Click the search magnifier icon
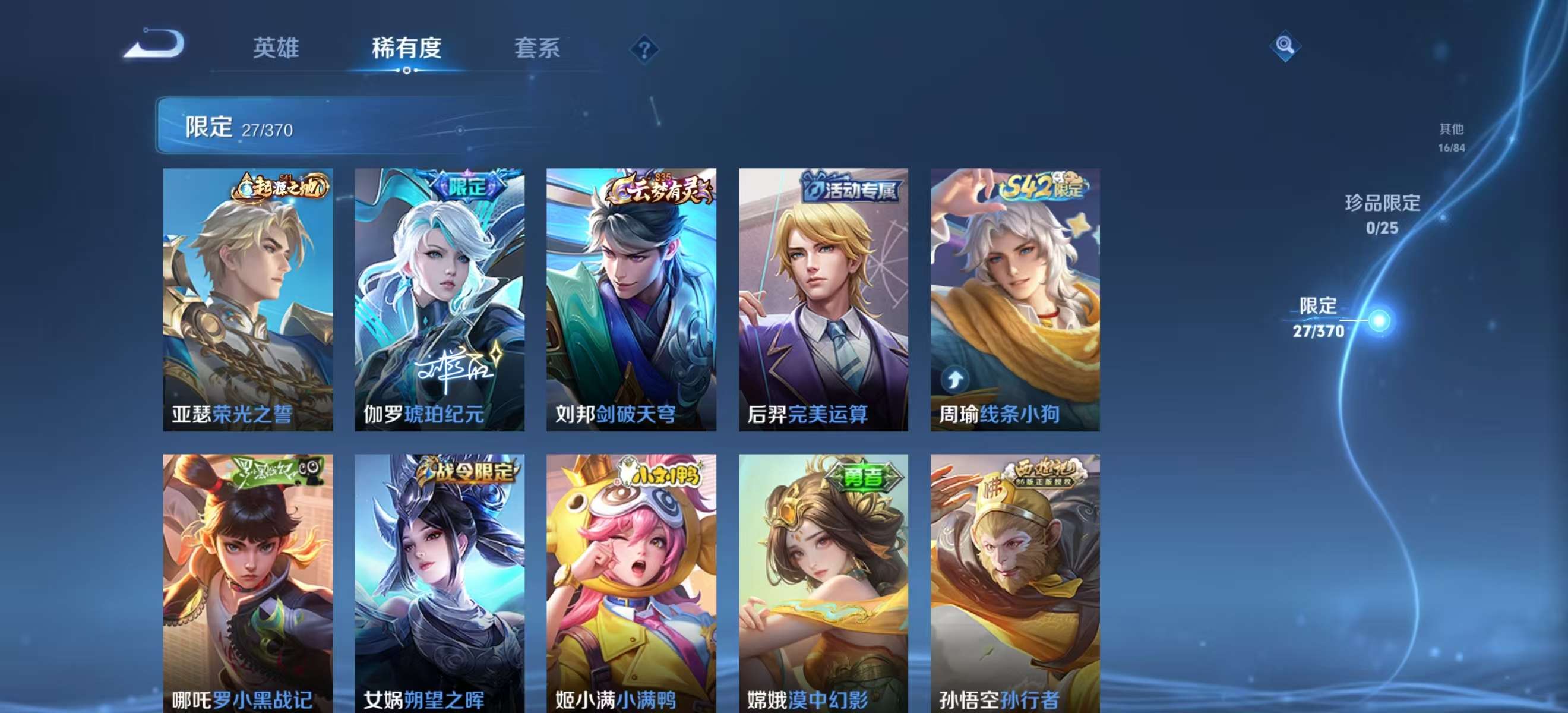Screen dimensions: 1568x713 click(x=1284, y=46)
